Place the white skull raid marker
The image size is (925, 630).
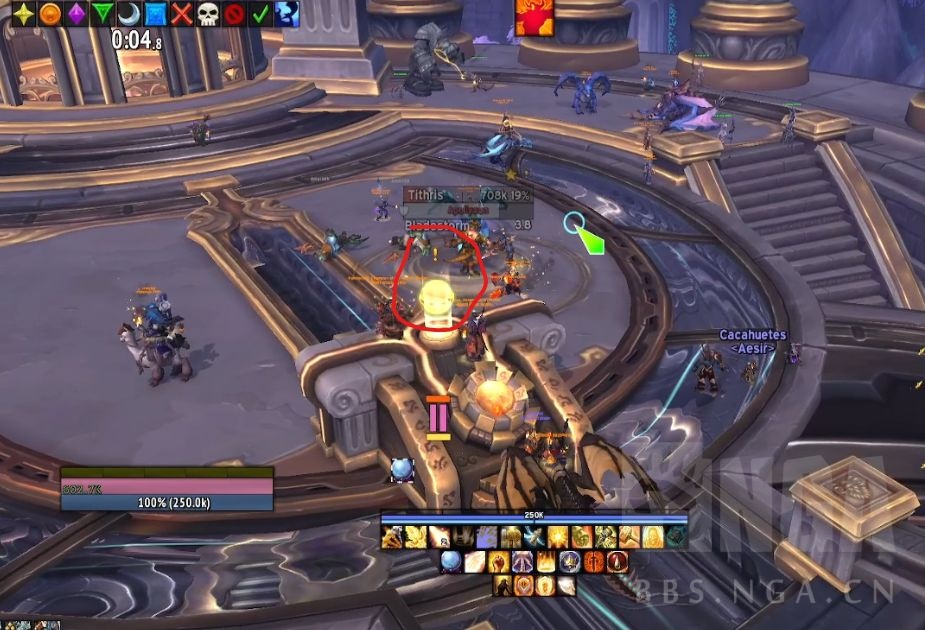tap(207, 14)
